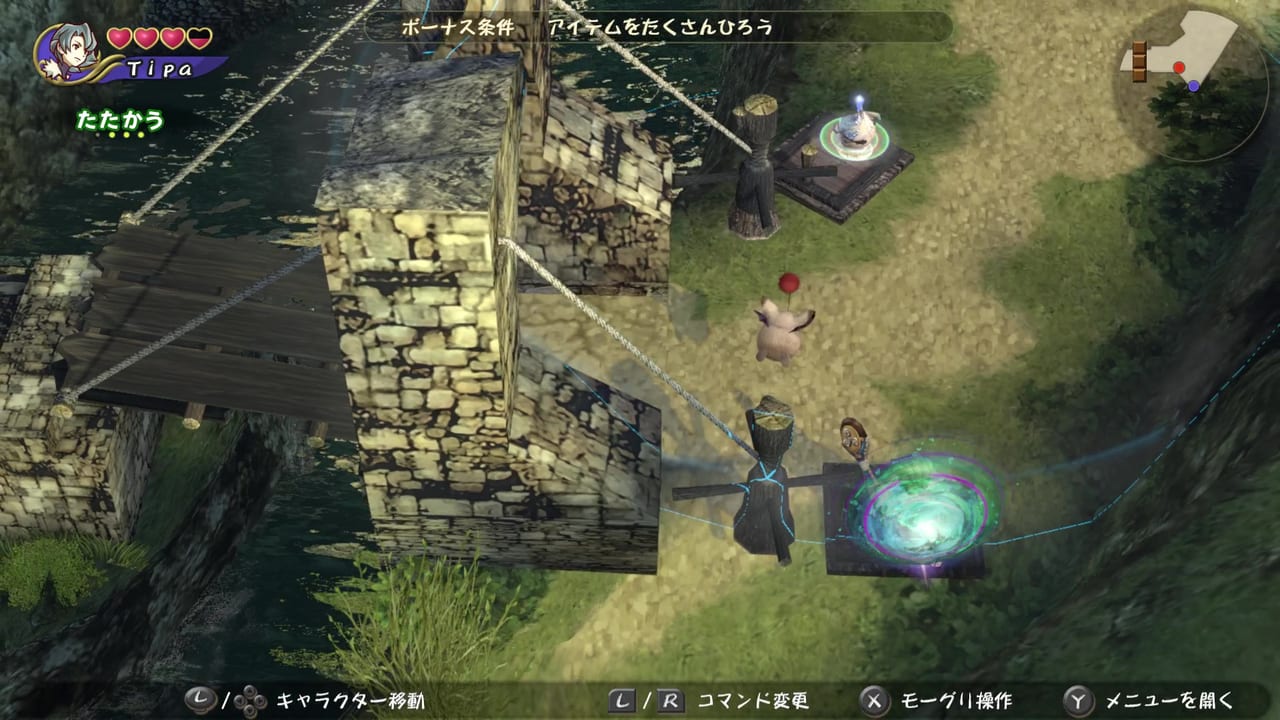Click Tipa's heart health gauge
Viewport: 1280px width, 720px height.
[x=158, y=38]
